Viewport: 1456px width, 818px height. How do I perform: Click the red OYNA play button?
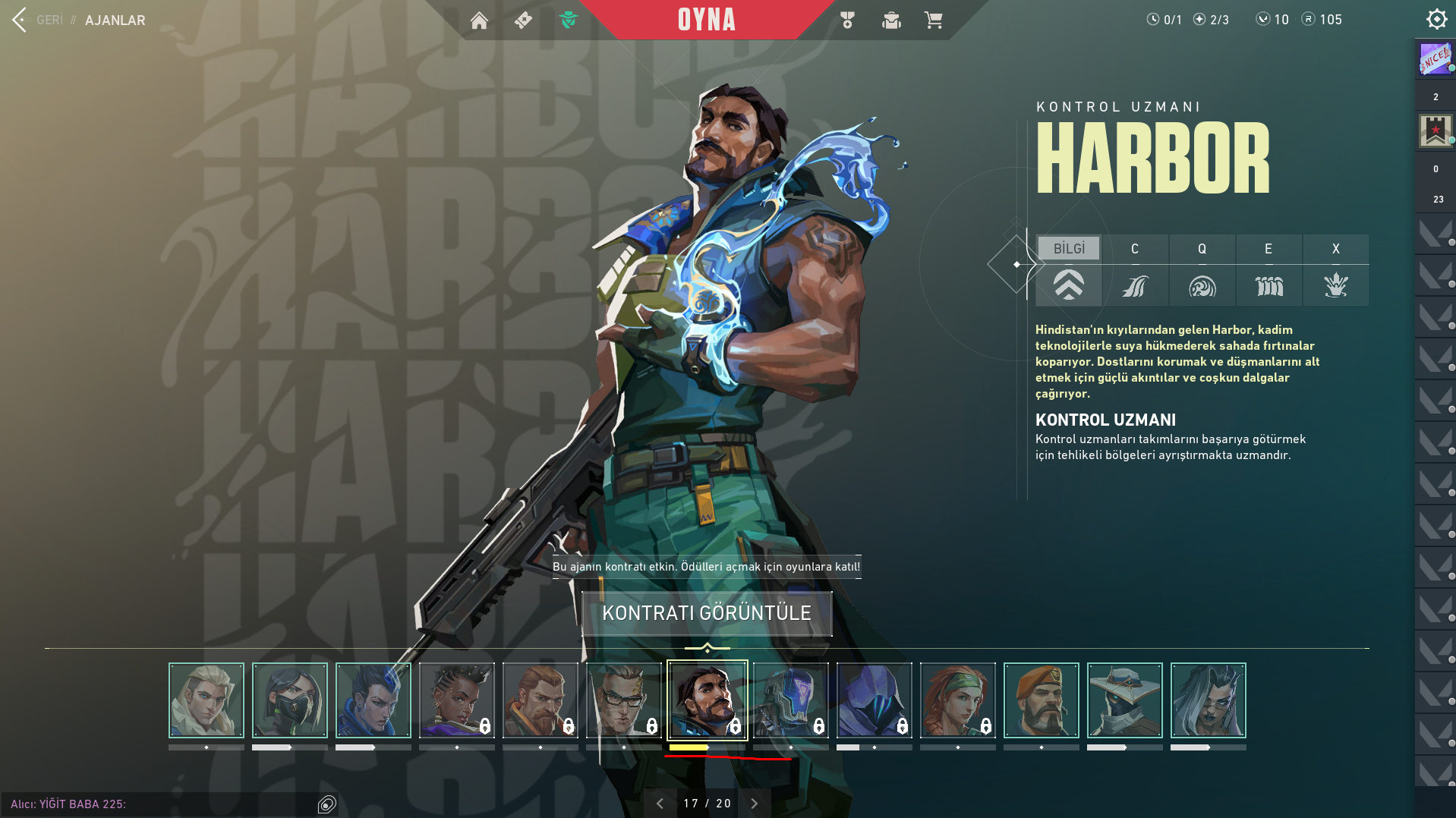click(706, 20)
